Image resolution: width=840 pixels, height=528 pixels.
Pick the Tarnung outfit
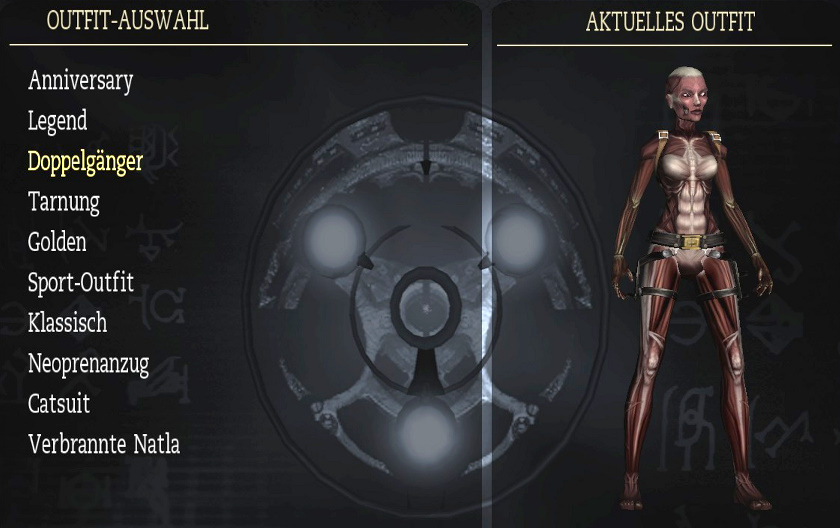click(x=64, y=202)
